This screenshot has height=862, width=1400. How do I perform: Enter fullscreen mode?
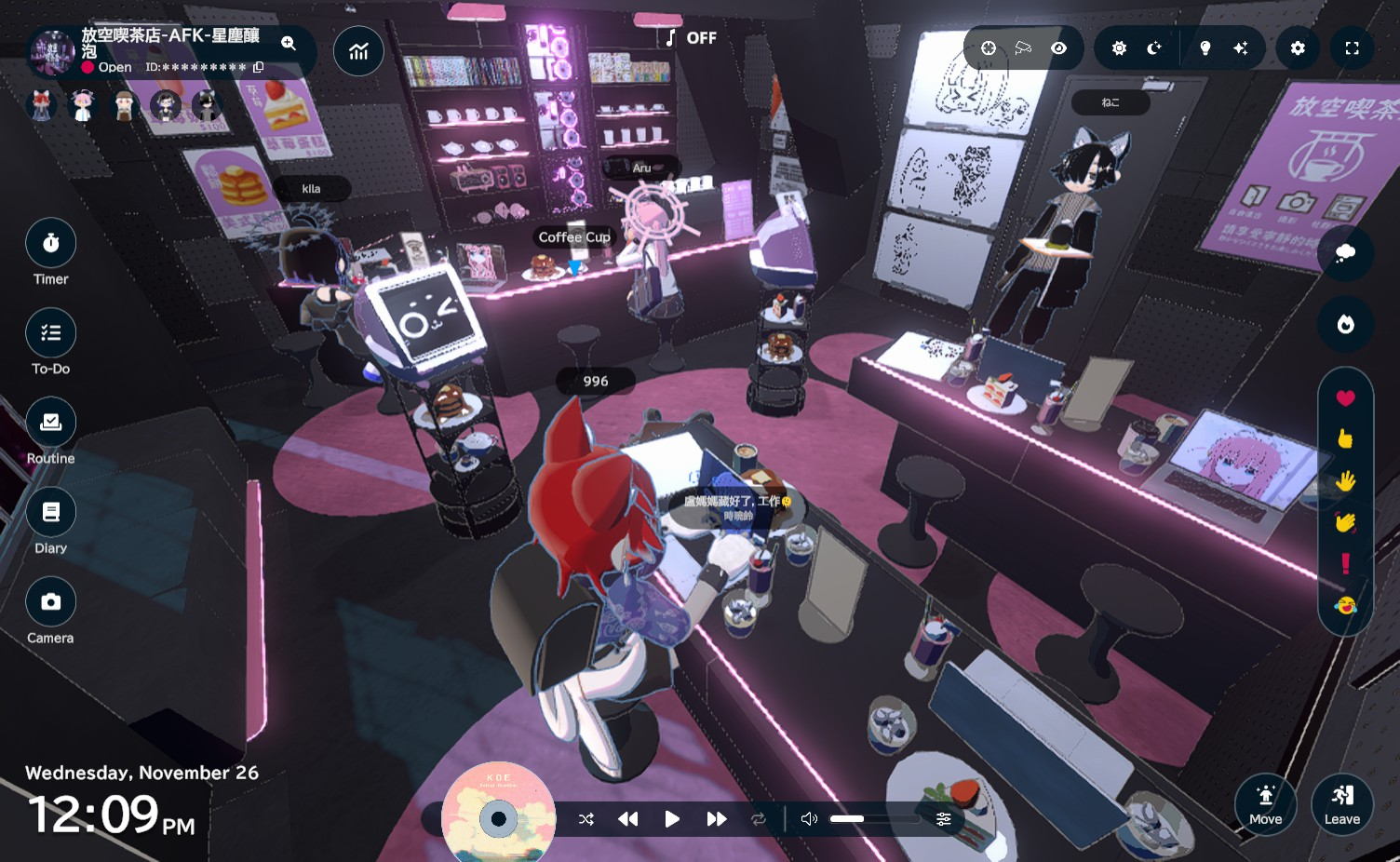[x=1352, y=48]
